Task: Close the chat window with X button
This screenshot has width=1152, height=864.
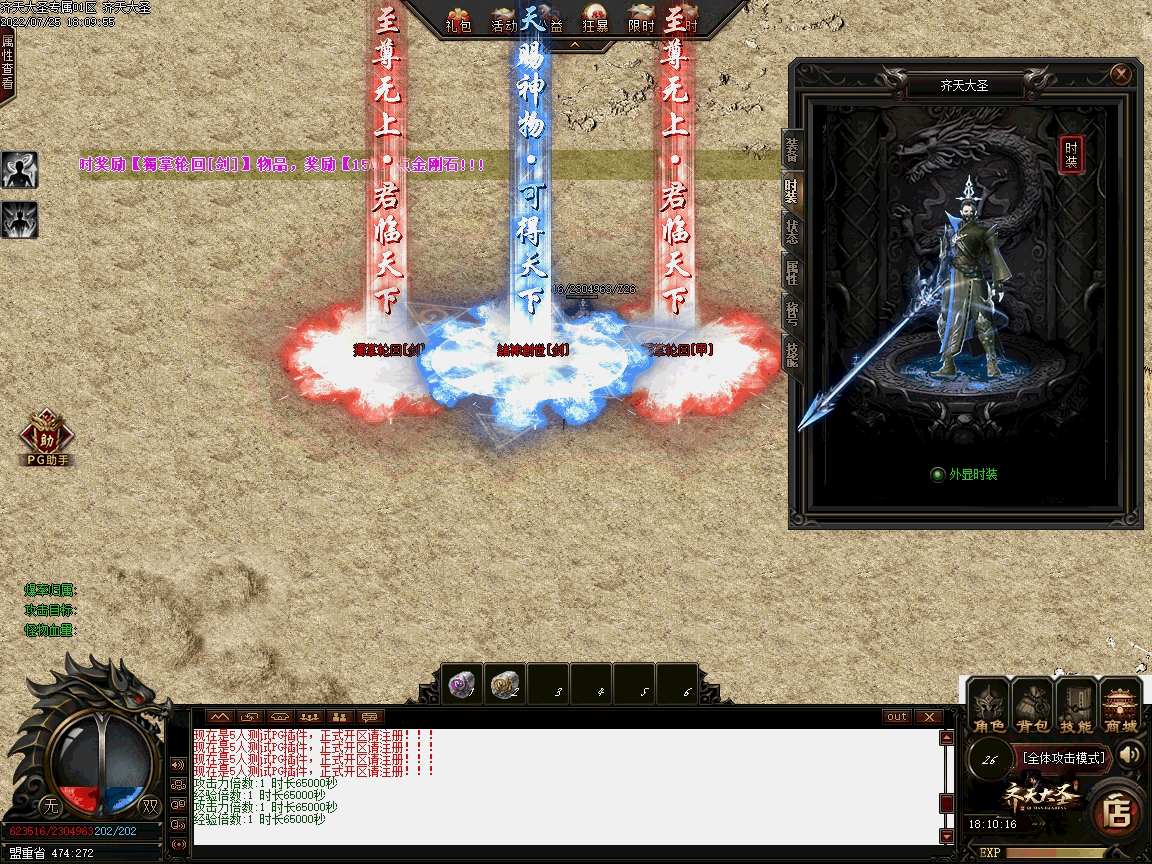Action: pos(929,717)
